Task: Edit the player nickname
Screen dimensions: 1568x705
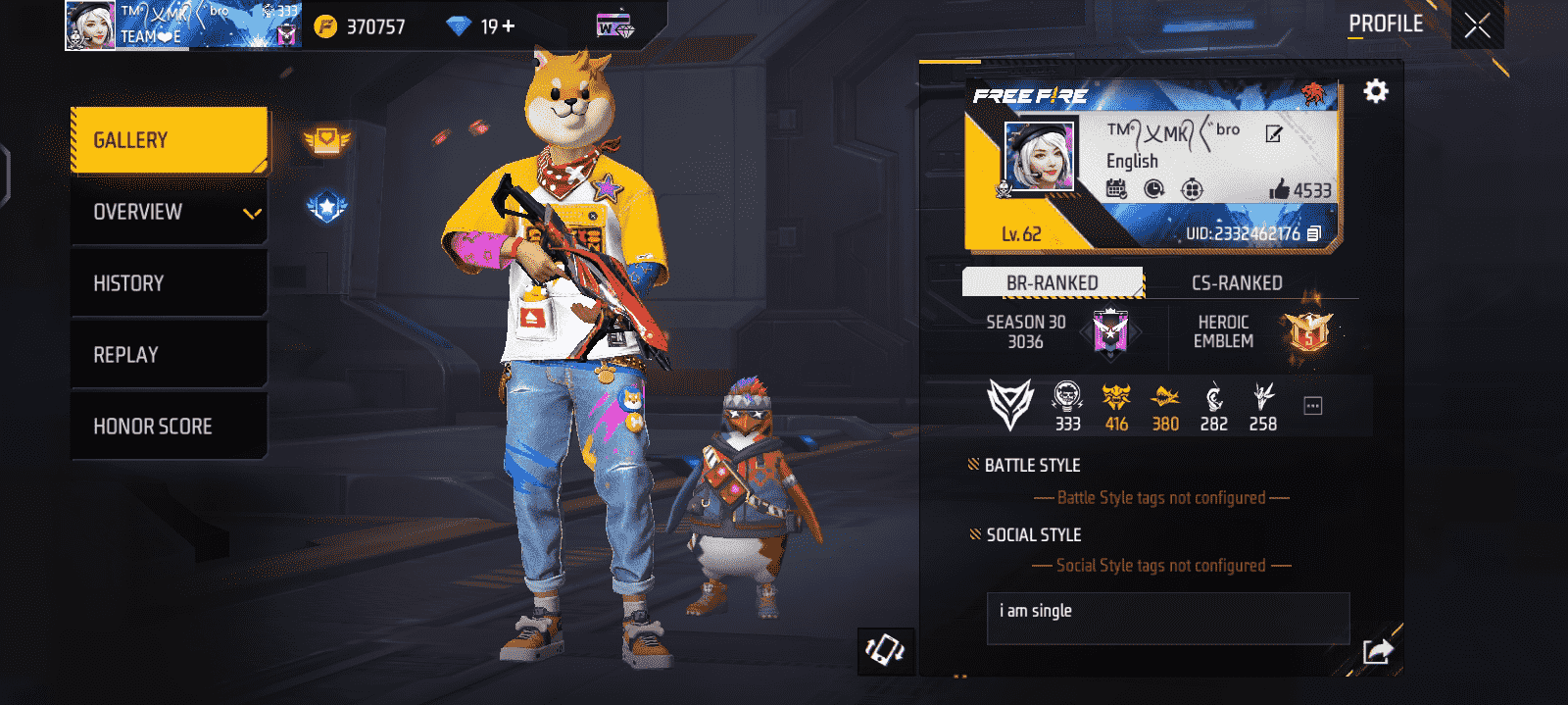Action: pos(1273,134)
